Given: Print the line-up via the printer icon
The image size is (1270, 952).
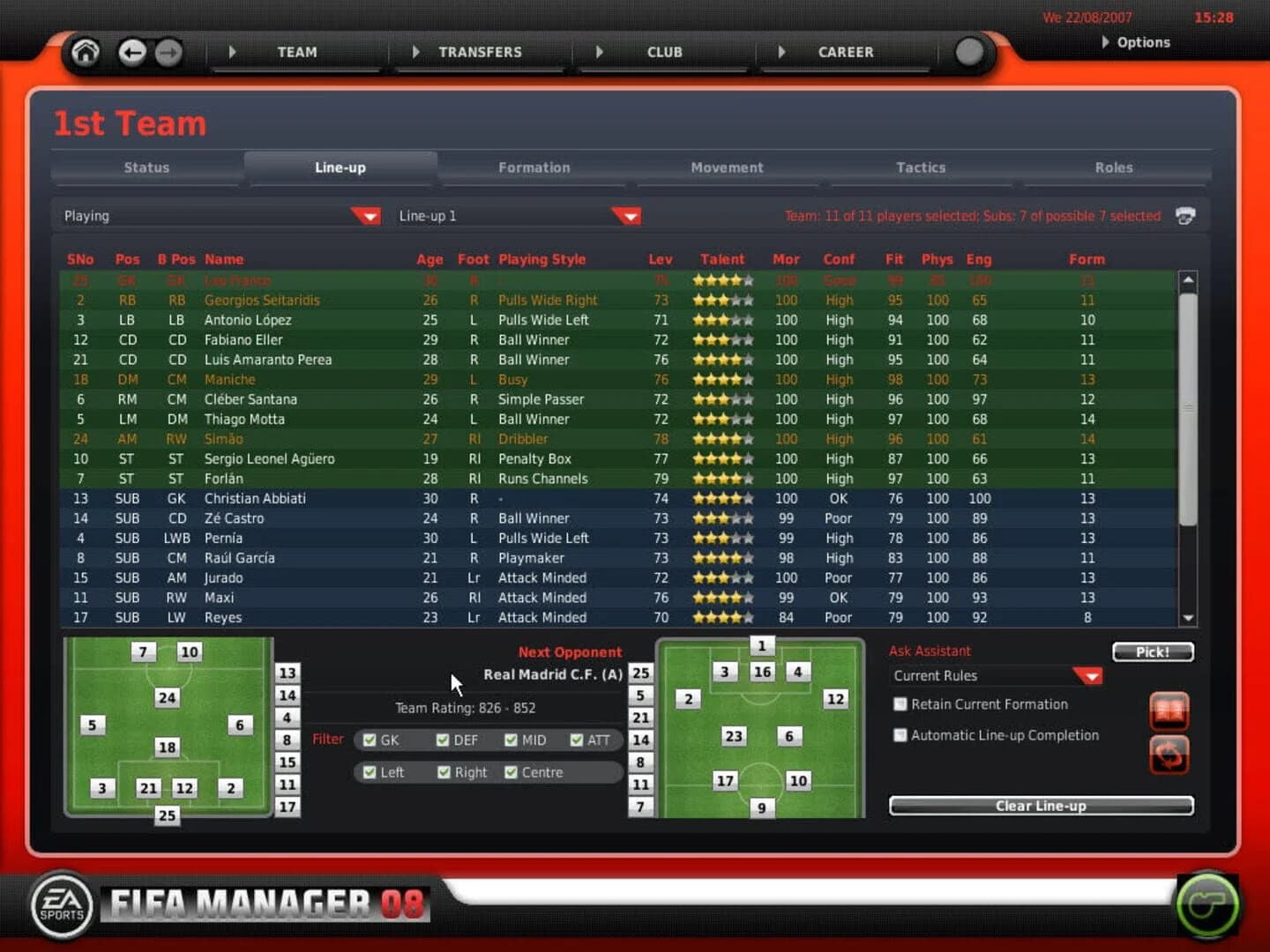Looking at the screenshot, I should click(x=1185, y=215).
